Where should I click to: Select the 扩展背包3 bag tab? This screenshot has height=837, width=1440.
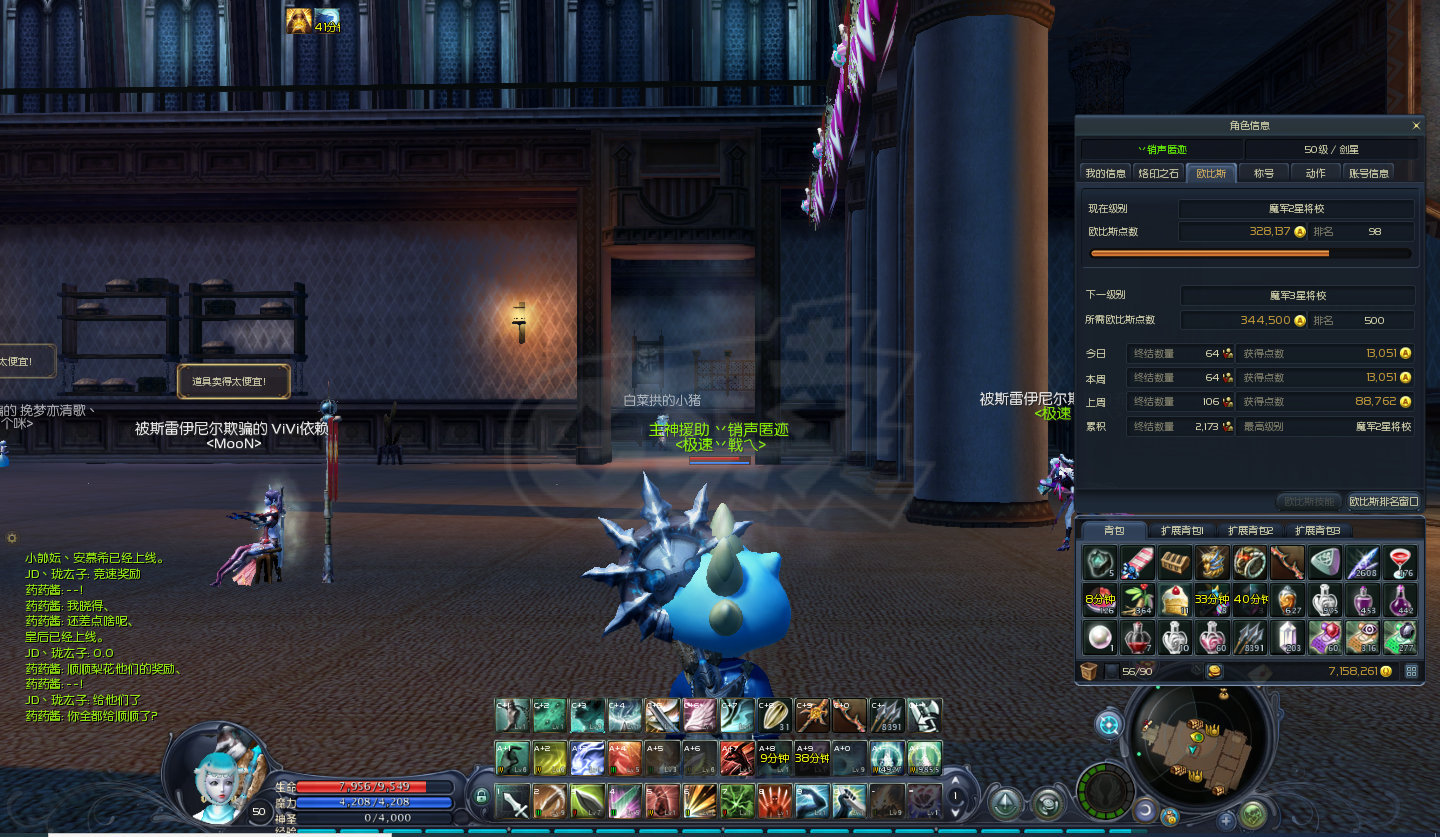(x=1316, y=531)
